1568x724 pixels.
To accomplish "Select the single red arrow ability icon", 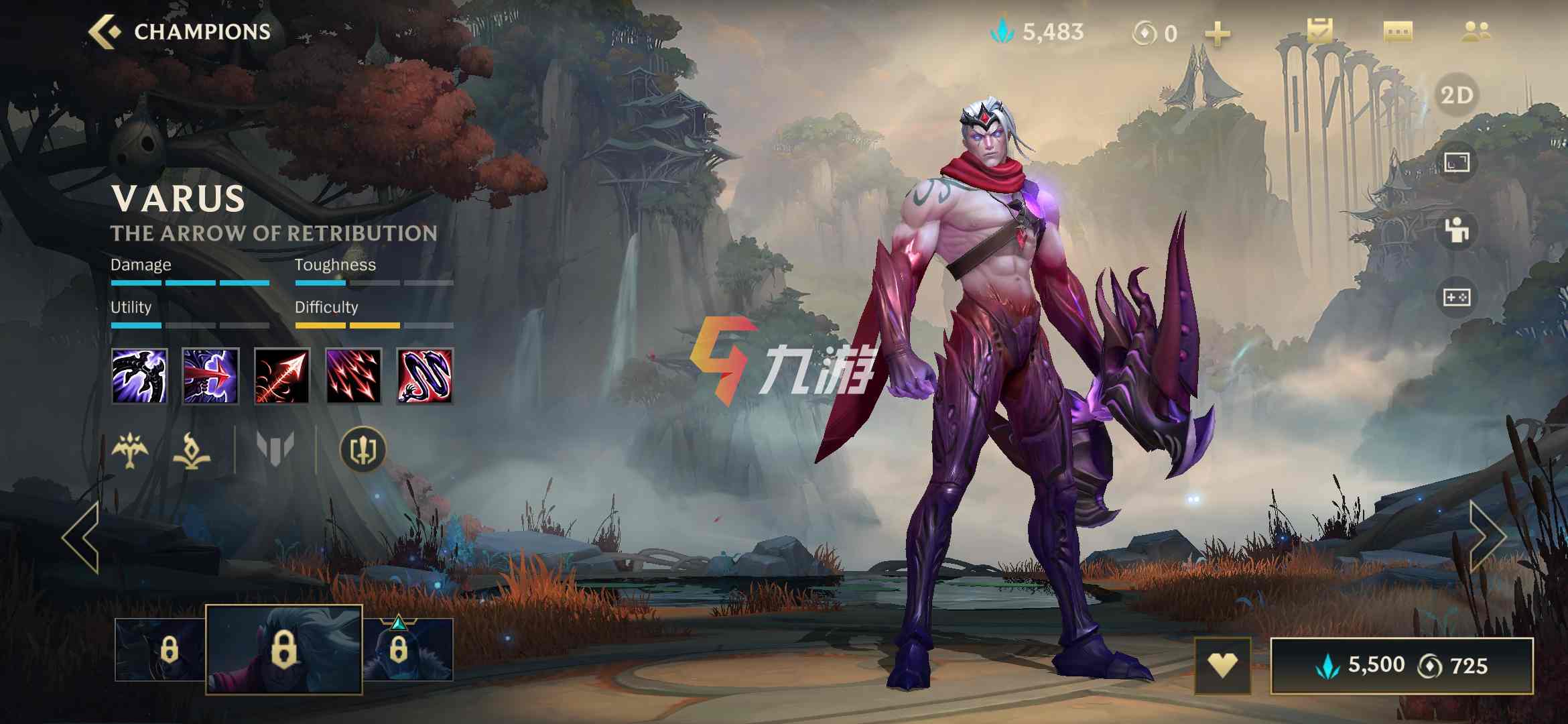I will (x=282, y=376).
